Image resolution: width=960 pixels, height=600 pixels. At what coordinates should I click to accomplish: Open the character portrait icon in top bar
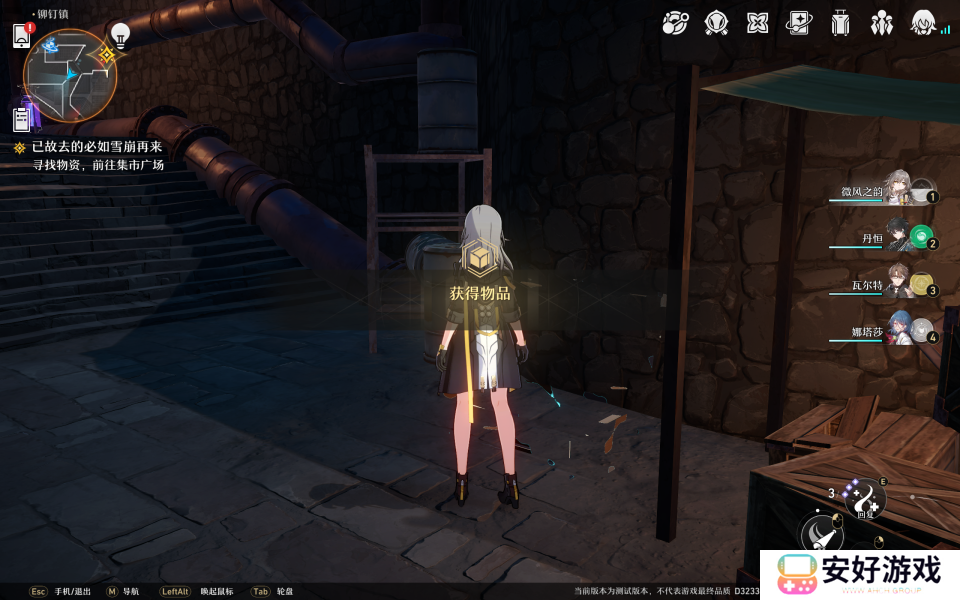[x=923, y=23]
